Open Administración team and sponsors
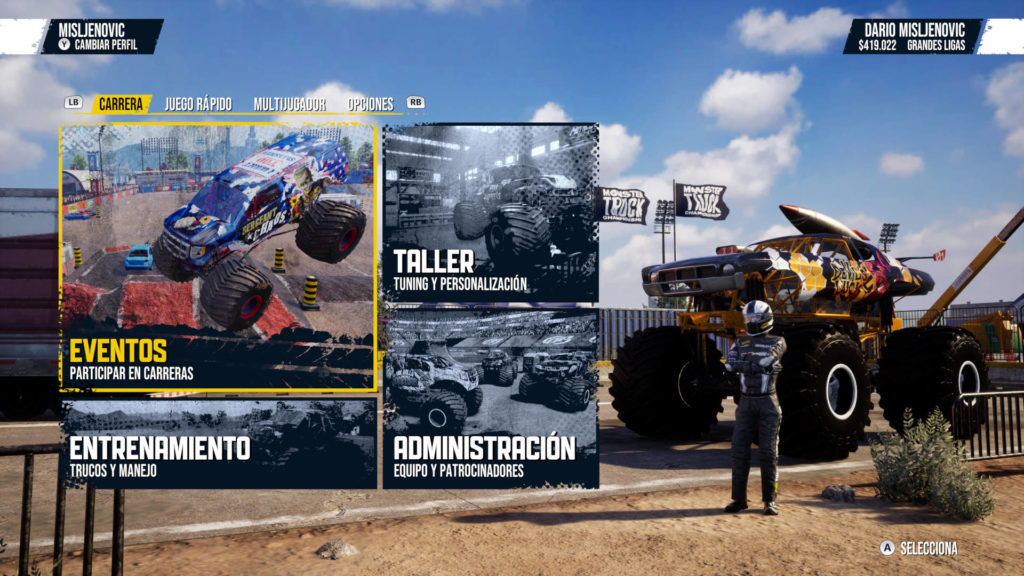The width and height of the screenshot is (1024, 576). click(x=490, y=398)
